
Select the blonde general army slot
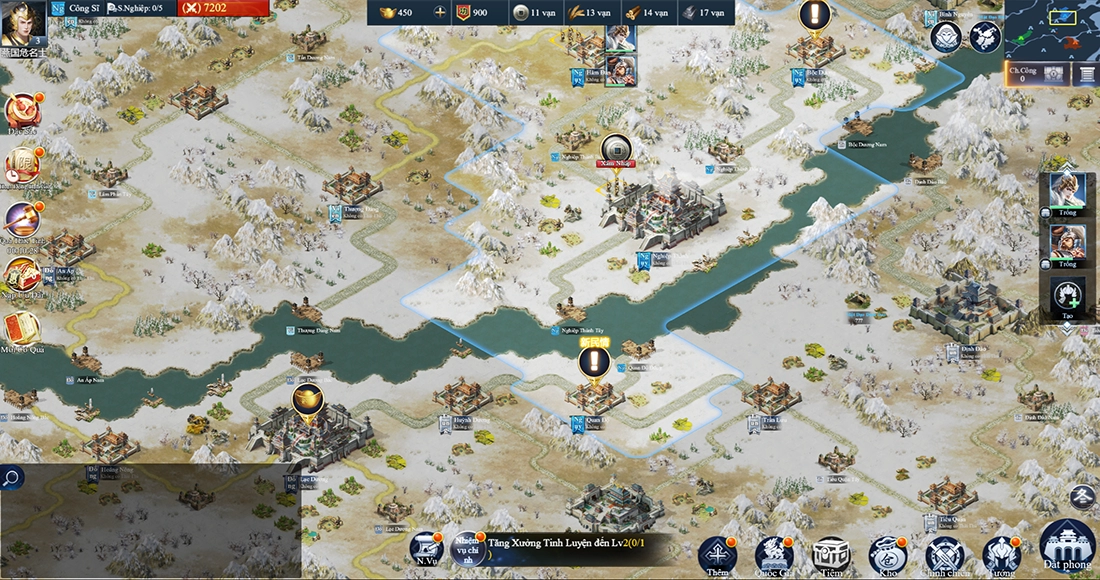coord(1067,191)
